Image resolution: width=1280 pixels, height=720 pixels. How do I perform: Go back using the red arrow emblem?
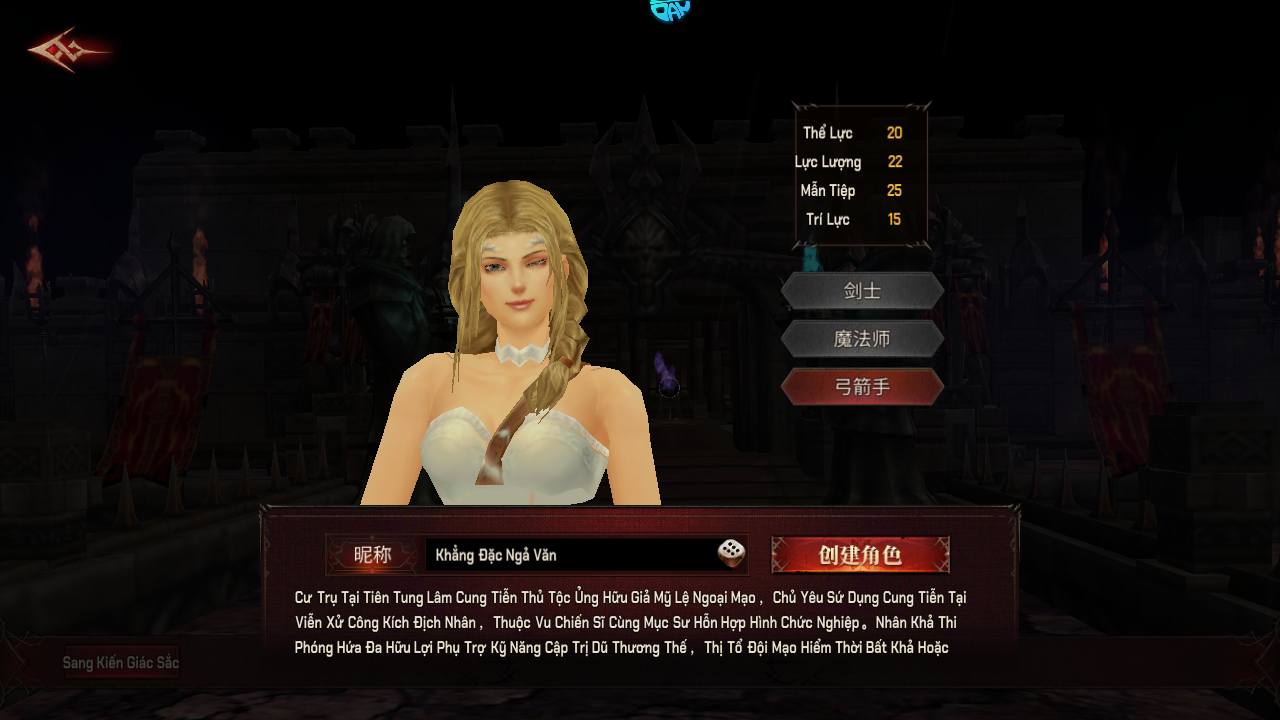tap(68, 51)
